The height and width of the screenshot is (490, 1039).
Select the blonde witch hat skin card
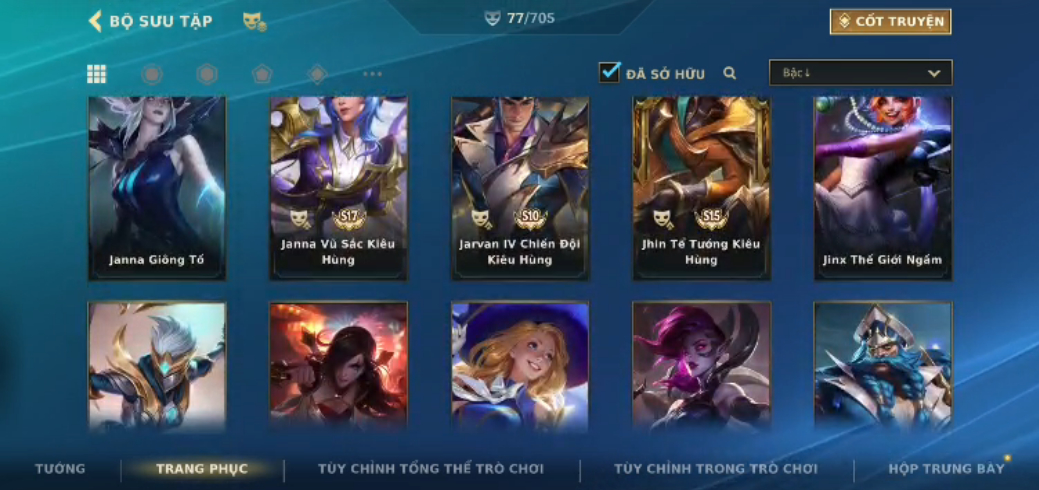point(520,365)
